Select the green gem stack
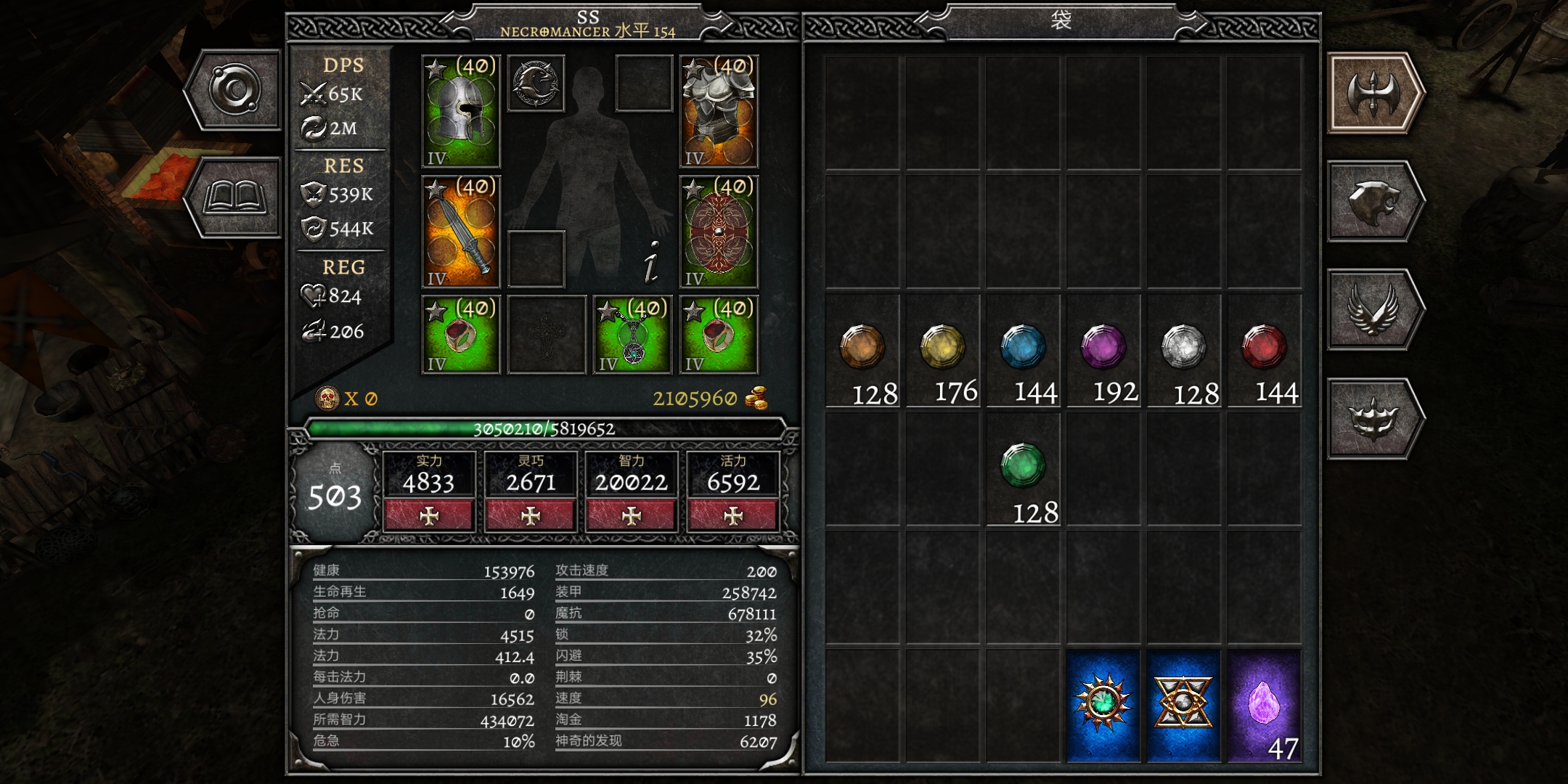Screen dimensions: 1568x784 tap(1024, 470)
